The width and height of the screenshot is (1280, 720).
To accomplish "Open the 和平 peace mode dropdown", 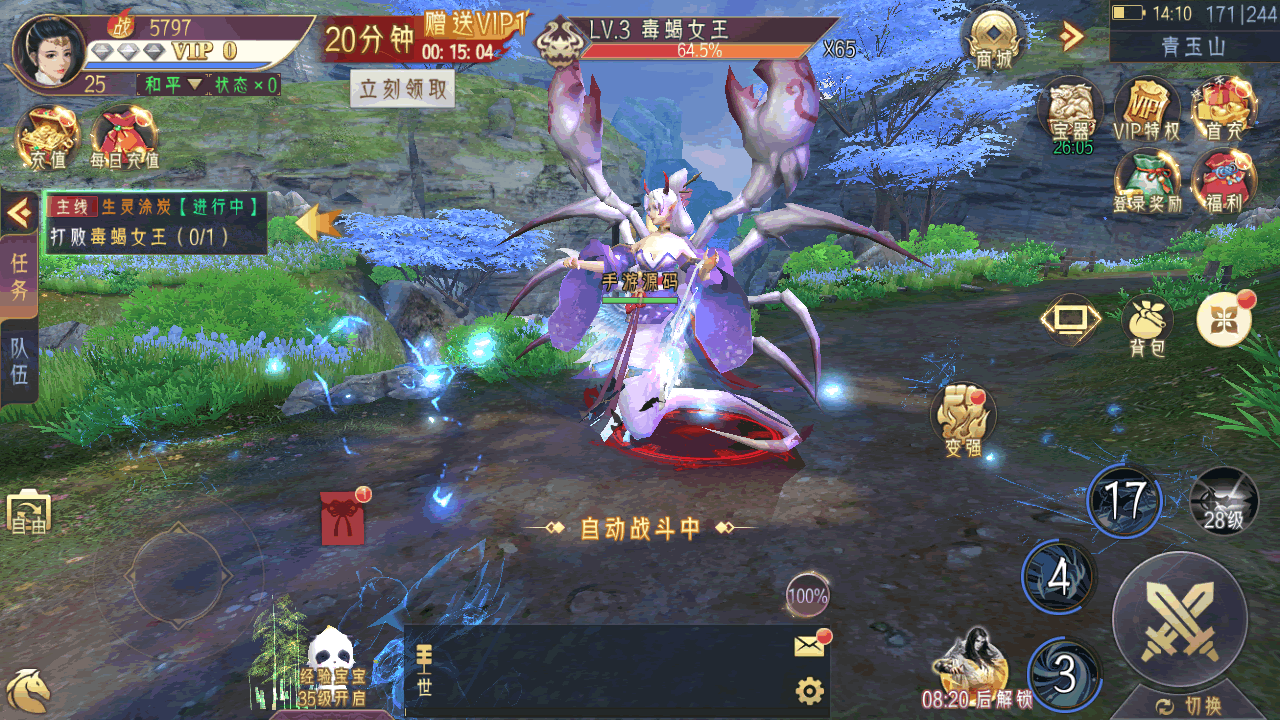I will 172,85.
